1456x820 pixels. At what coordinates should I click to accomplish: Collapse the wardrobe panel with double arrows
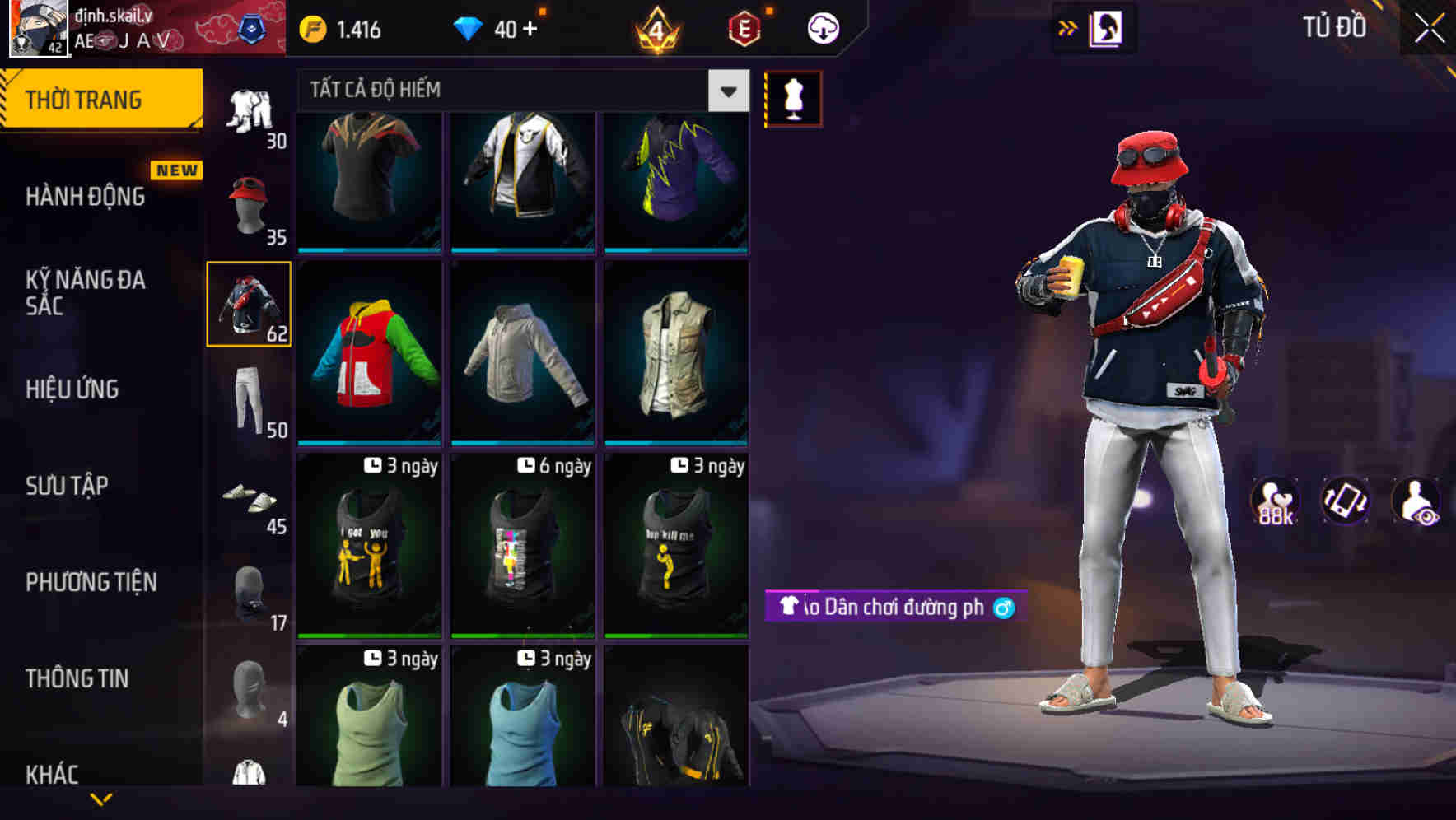(x=1068, y=27)
